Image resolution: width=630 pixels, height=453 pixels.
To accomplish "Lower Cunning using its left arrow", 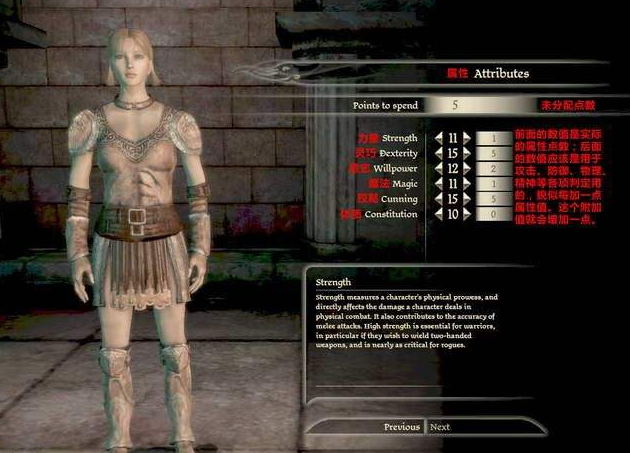I will click(438, 199).
